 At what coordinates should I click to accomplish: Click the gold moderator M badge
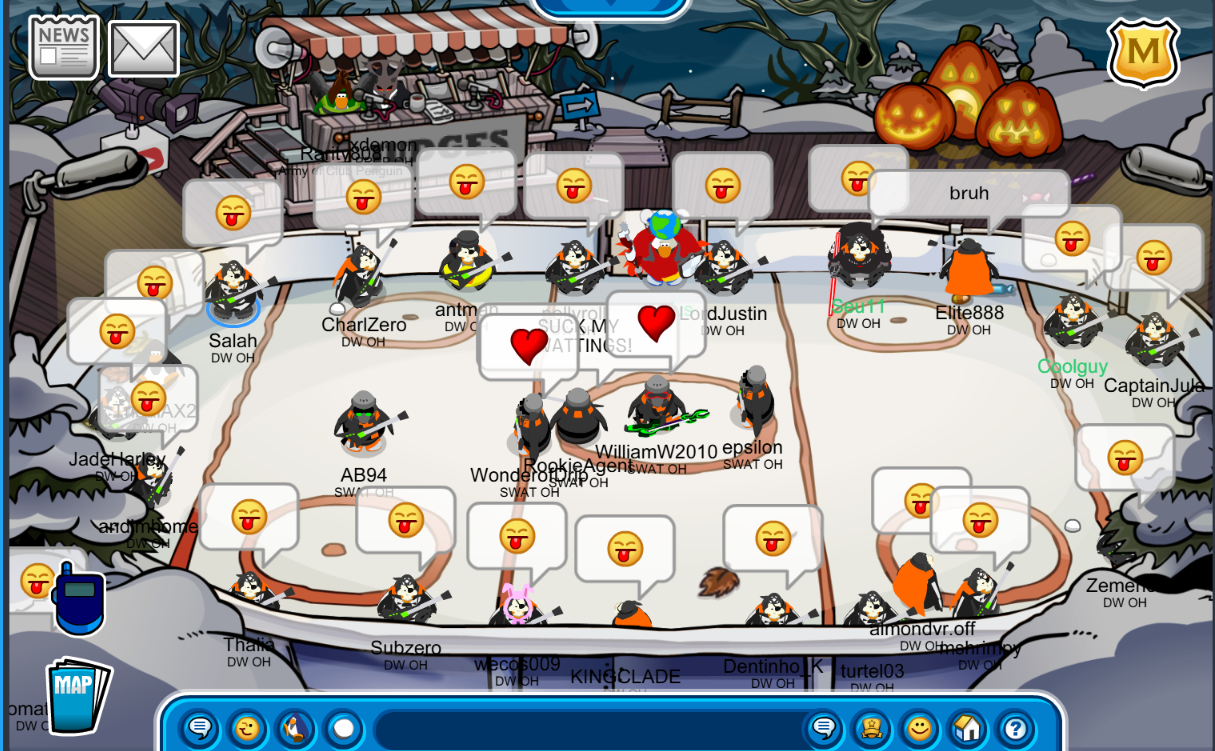pos(1144,50)
